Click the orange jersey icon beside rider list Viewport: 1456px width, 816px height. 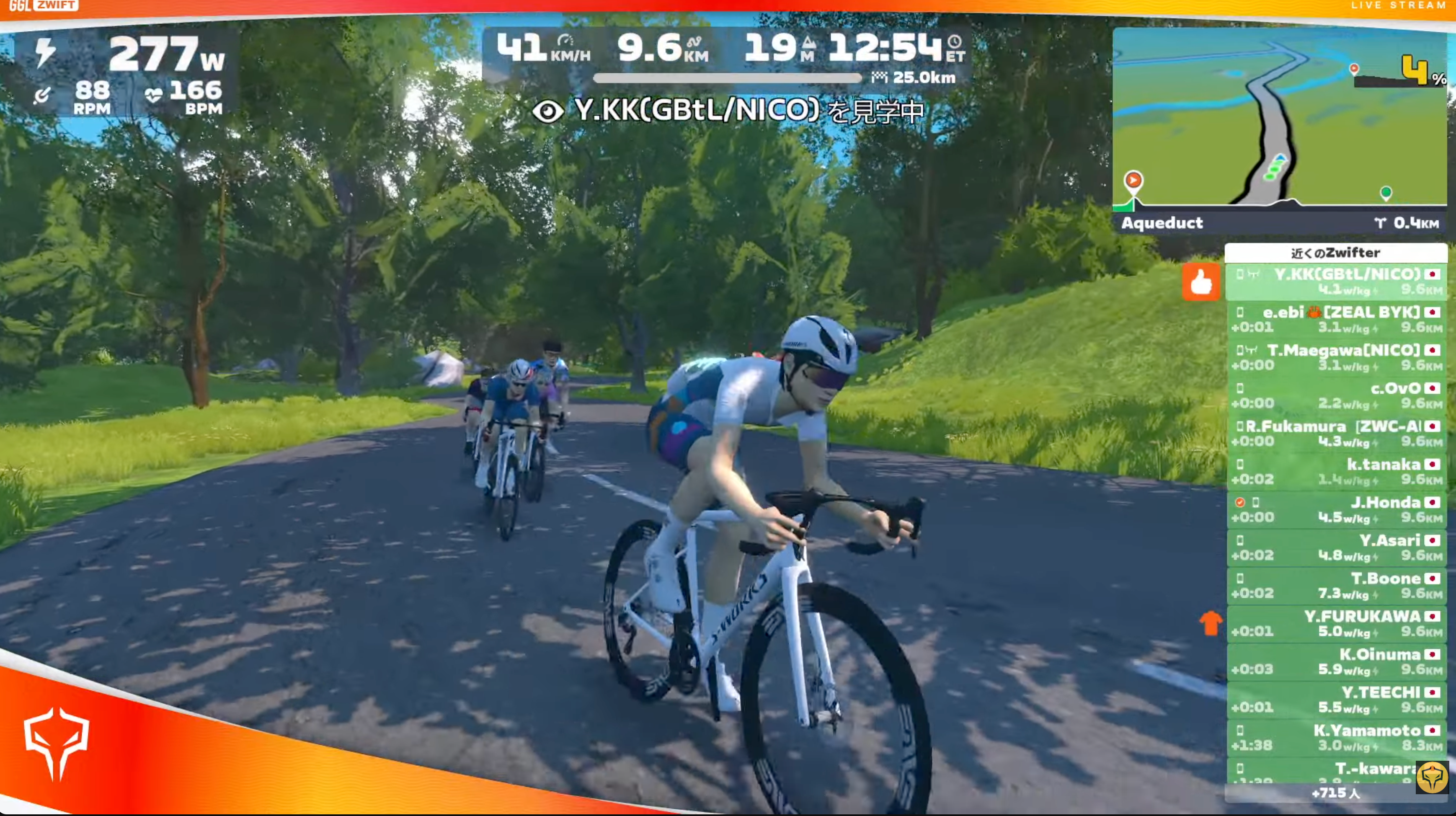pyautogui.click(x=1211, y=623)
